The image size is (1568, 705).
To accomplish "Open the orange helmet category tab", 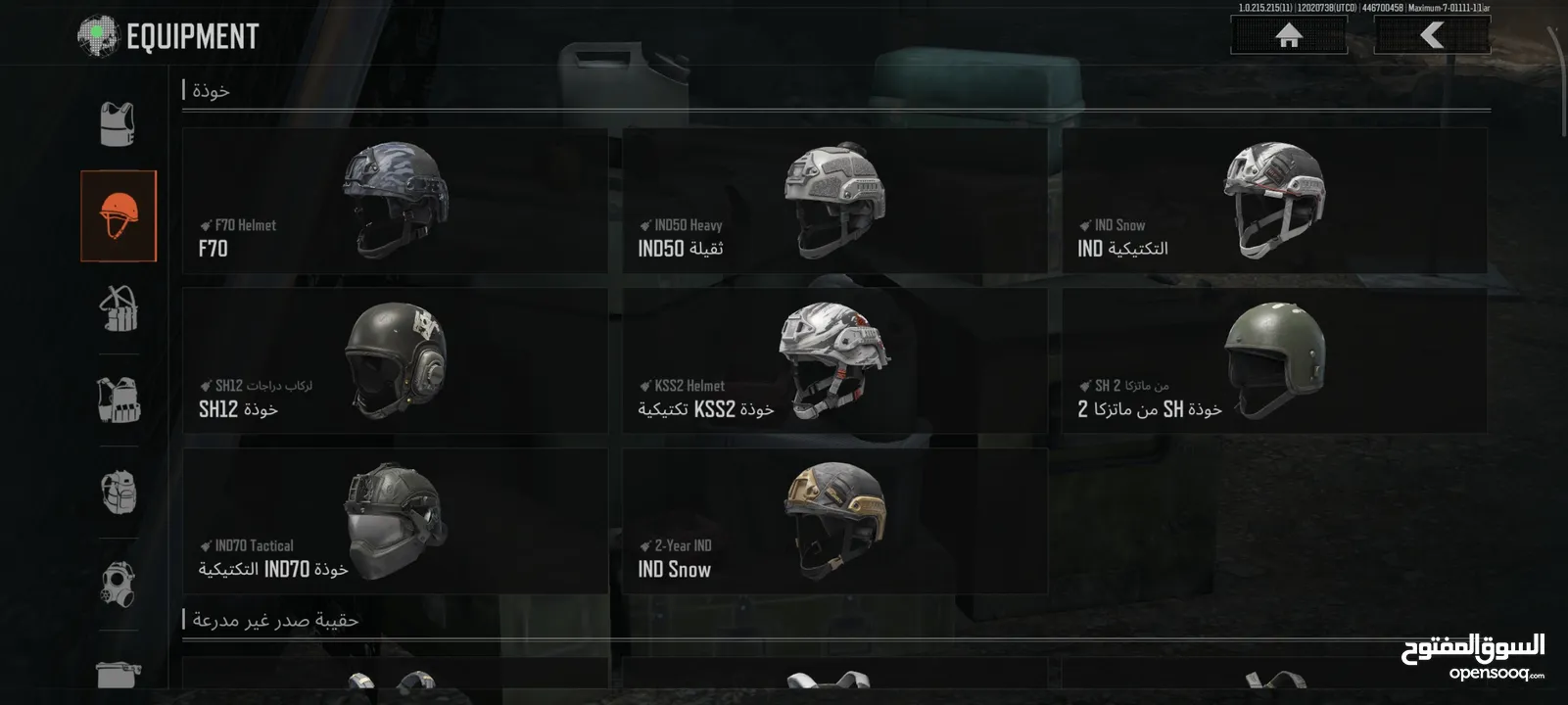I will tap(119, 215).
